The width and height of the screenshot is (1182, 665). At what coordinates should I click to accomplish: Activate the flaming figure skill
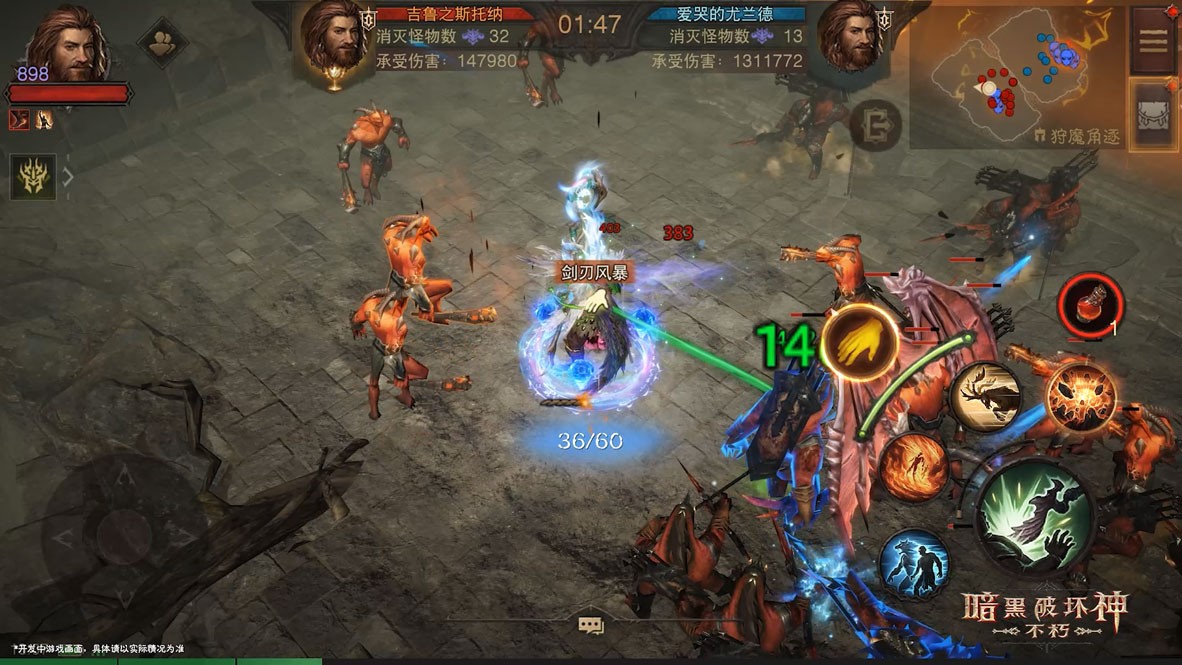[x=914, y=467]
